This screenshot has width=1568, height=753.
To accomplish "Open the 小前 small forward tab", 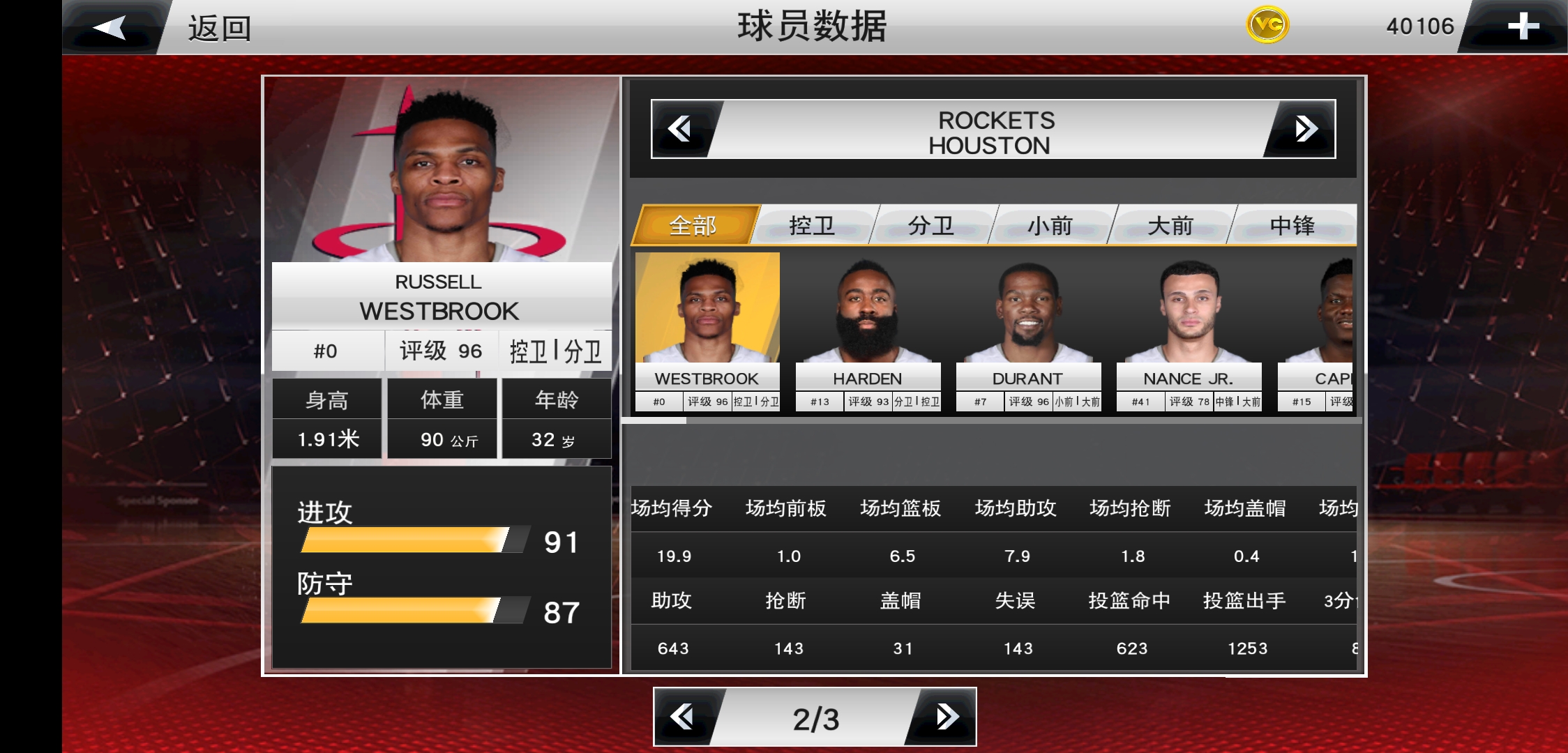I will click(x=1050, y=225).
